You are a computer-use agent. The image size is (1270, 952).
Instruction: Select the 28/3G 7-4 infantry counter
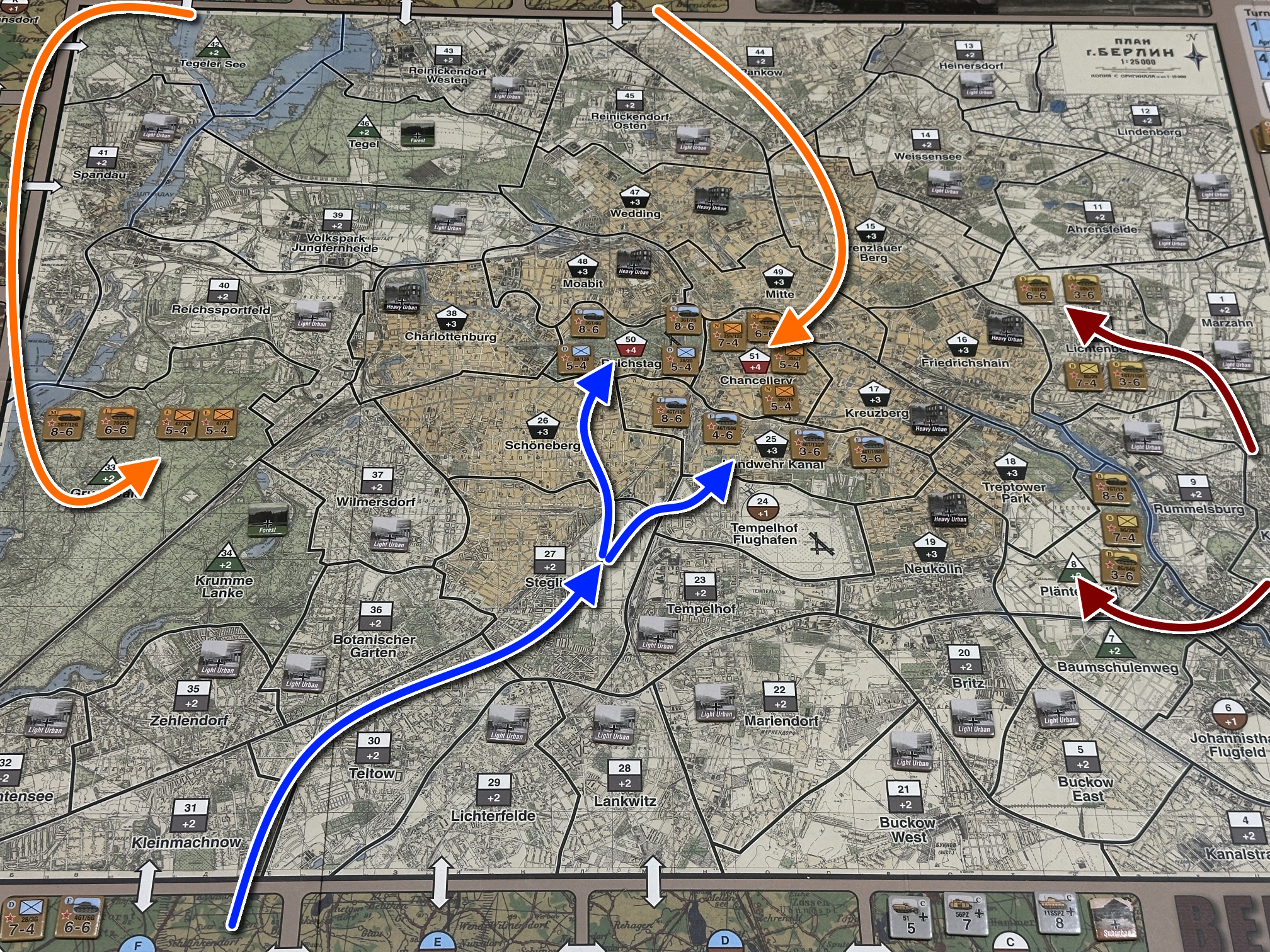pyautogui.click(x=23, y=919)
